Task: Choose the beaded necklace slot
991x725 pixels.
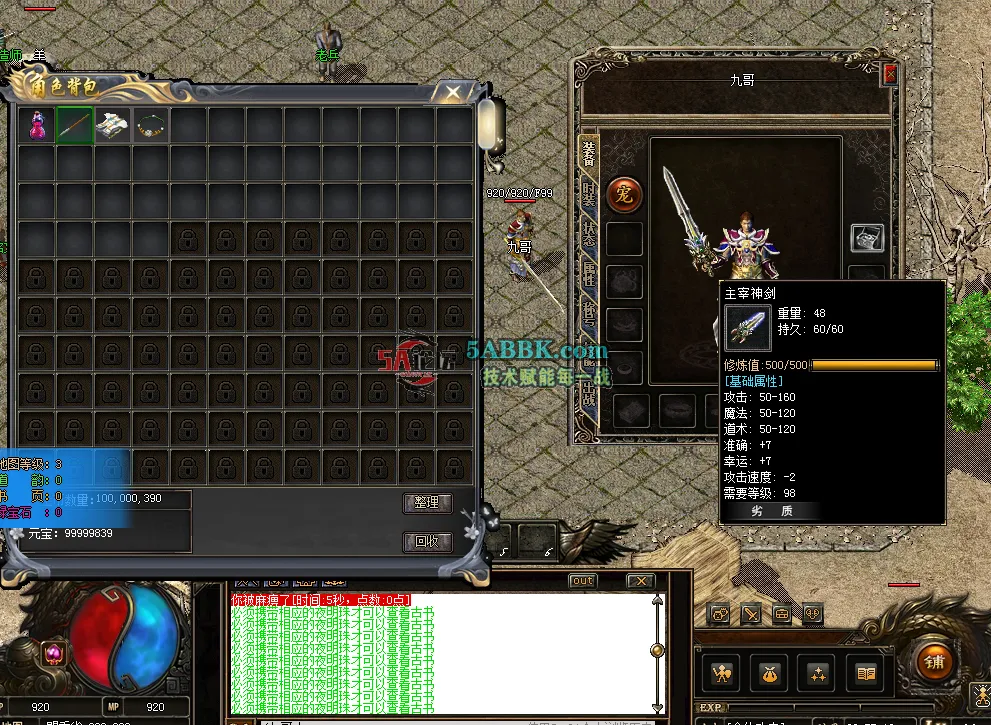Action: coord(151,126)
